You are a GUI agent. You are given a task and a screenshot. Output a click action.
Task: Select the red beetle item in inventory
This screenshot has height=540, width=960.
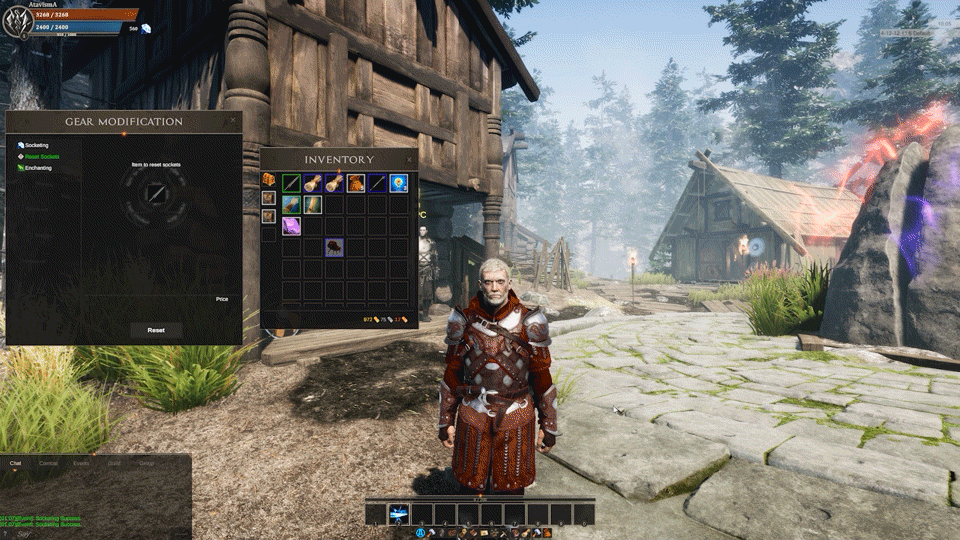334,247
